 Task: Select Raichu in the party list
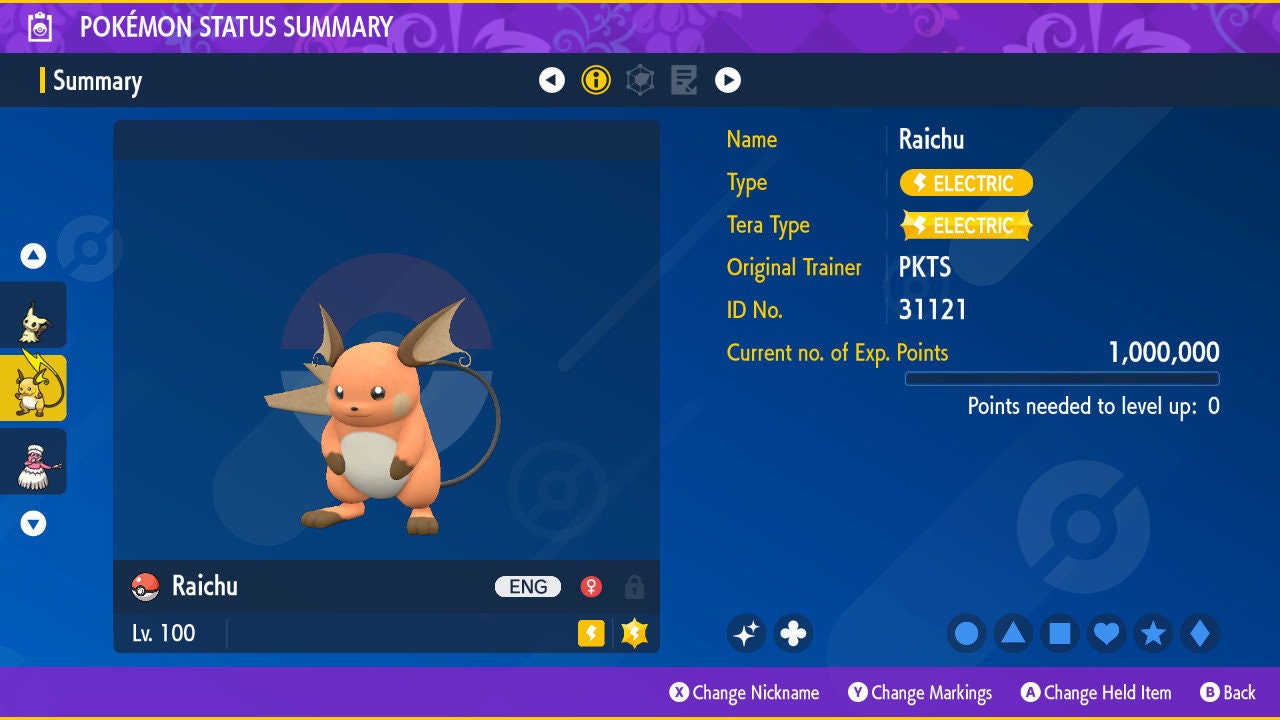click(33, 388)
